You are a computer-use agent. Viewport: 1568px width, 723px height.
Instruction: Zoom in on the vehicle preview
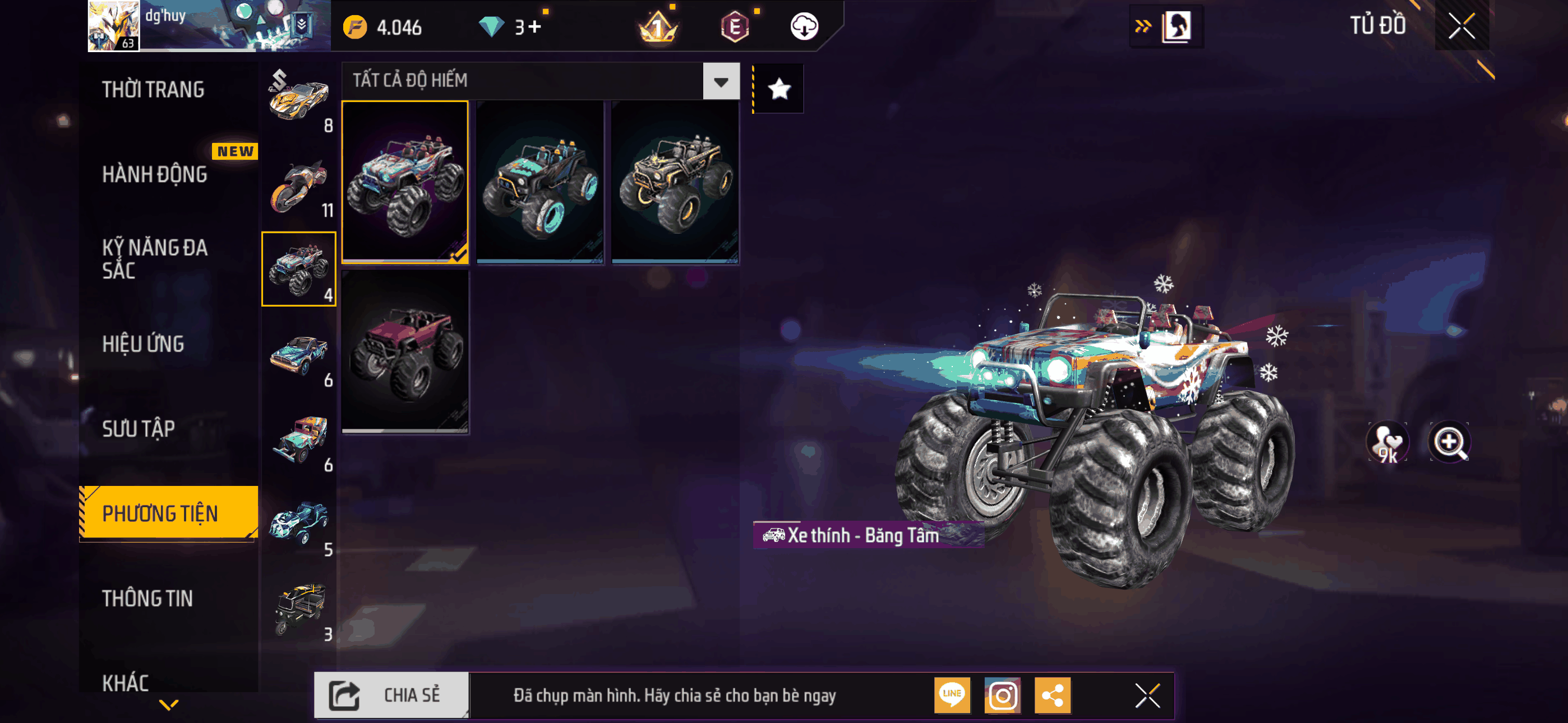click(x=1449, y=442)
